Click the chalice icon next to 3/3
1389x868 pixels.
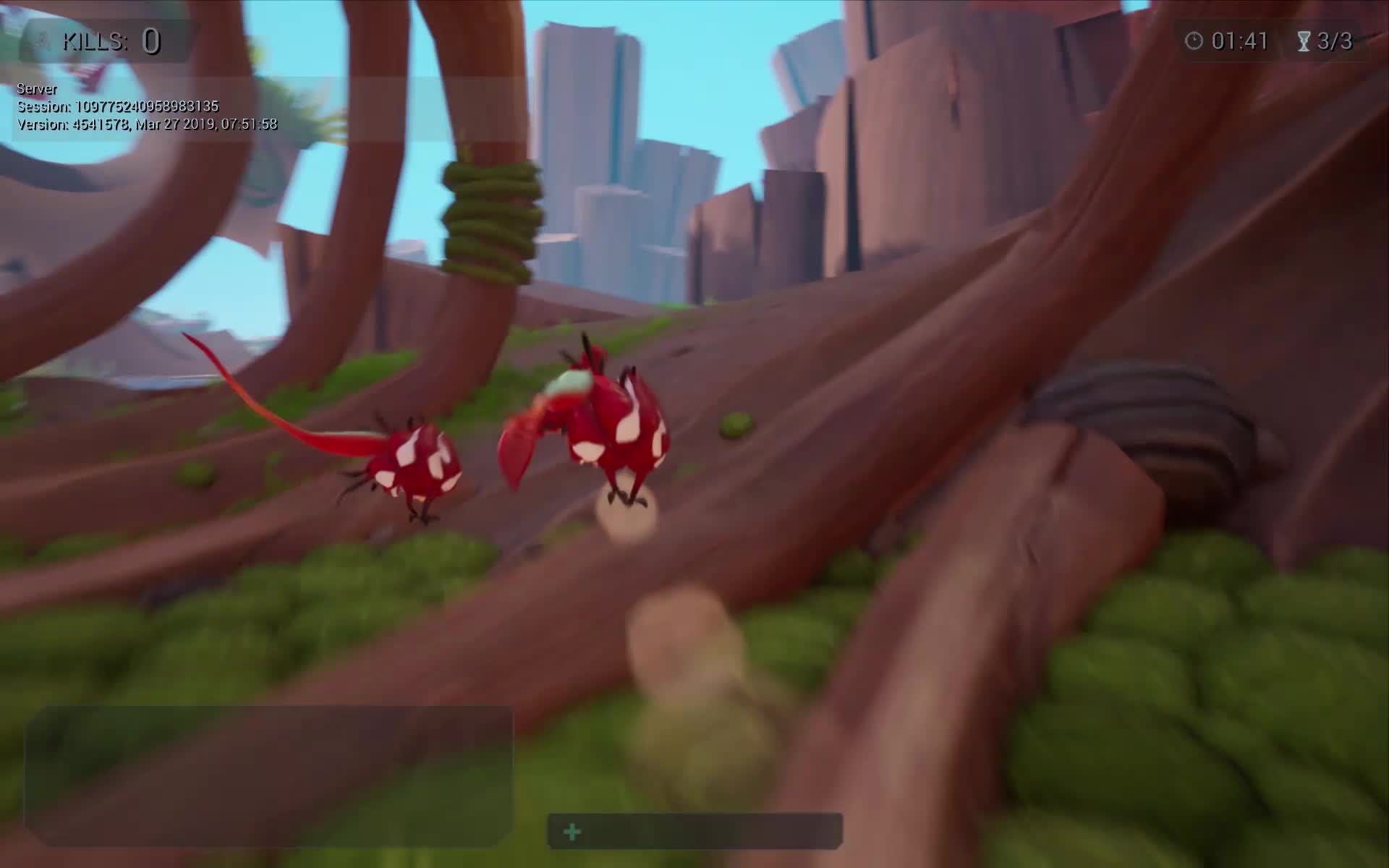(1304, 41)
